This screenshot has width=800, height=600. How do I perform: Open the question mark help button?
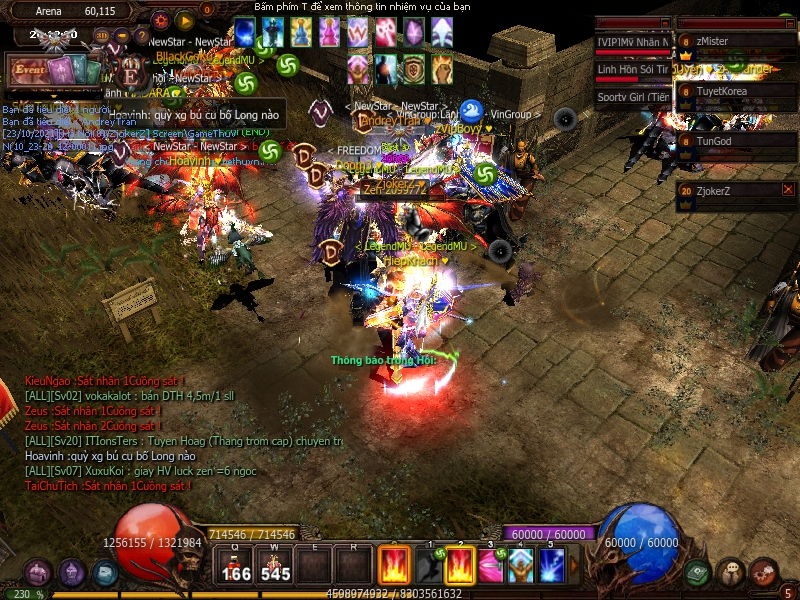[141, 36]
